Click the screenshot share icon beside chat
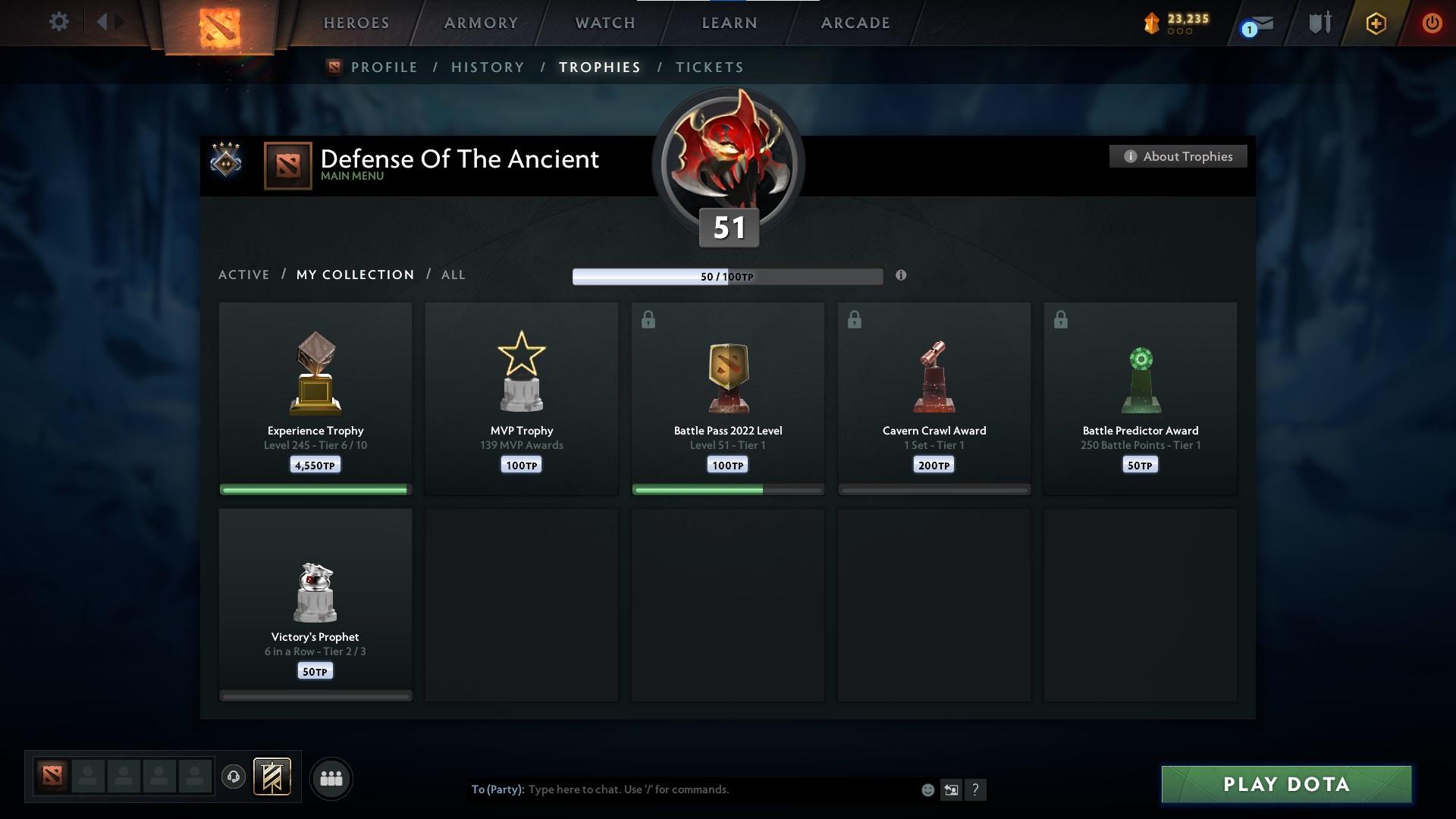1456x819 pixels. click(x=952, y=789)
